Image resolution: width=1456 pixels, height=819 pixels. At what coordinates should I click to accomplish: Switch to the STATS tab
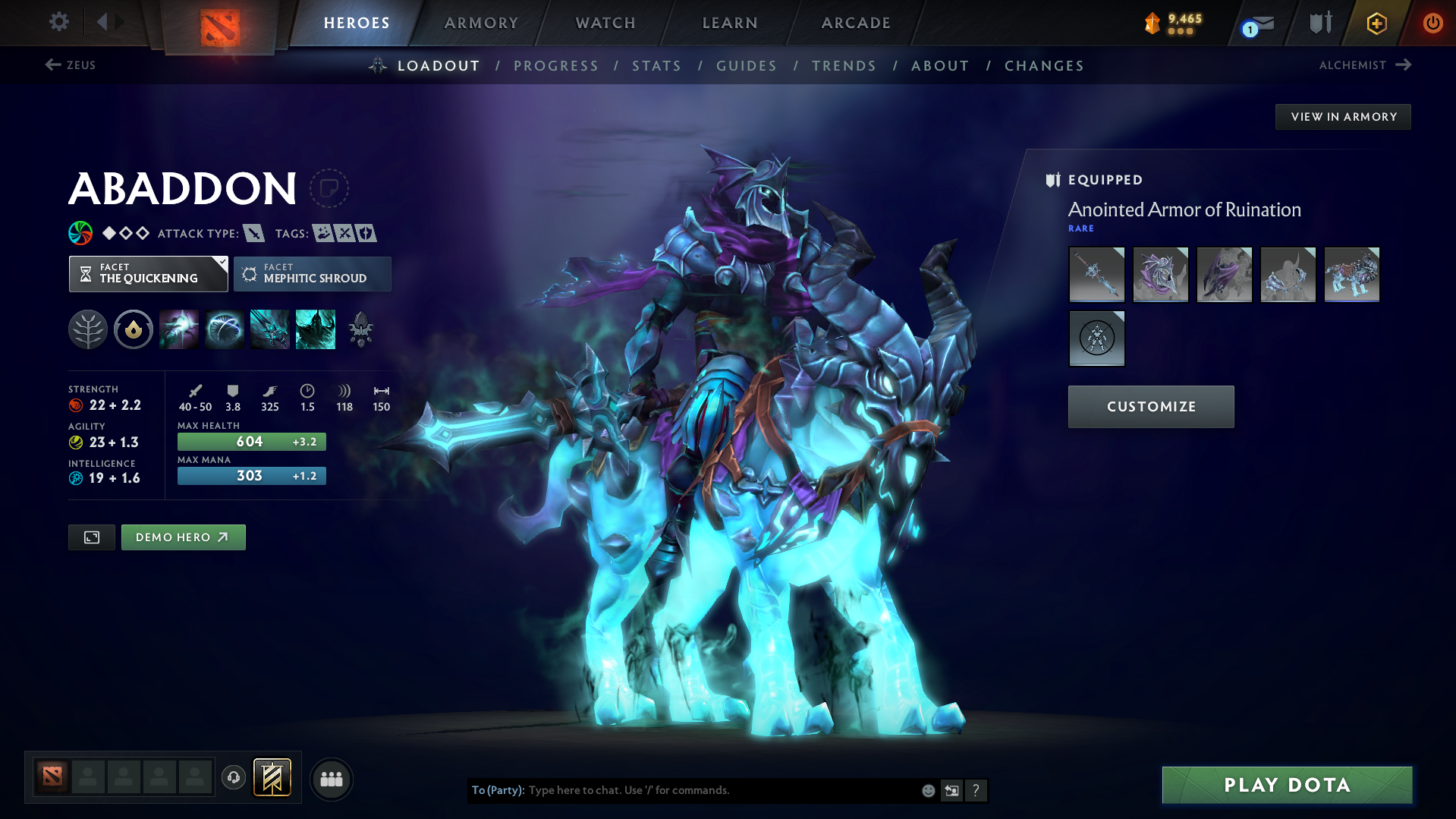click(x=656, y=66)
